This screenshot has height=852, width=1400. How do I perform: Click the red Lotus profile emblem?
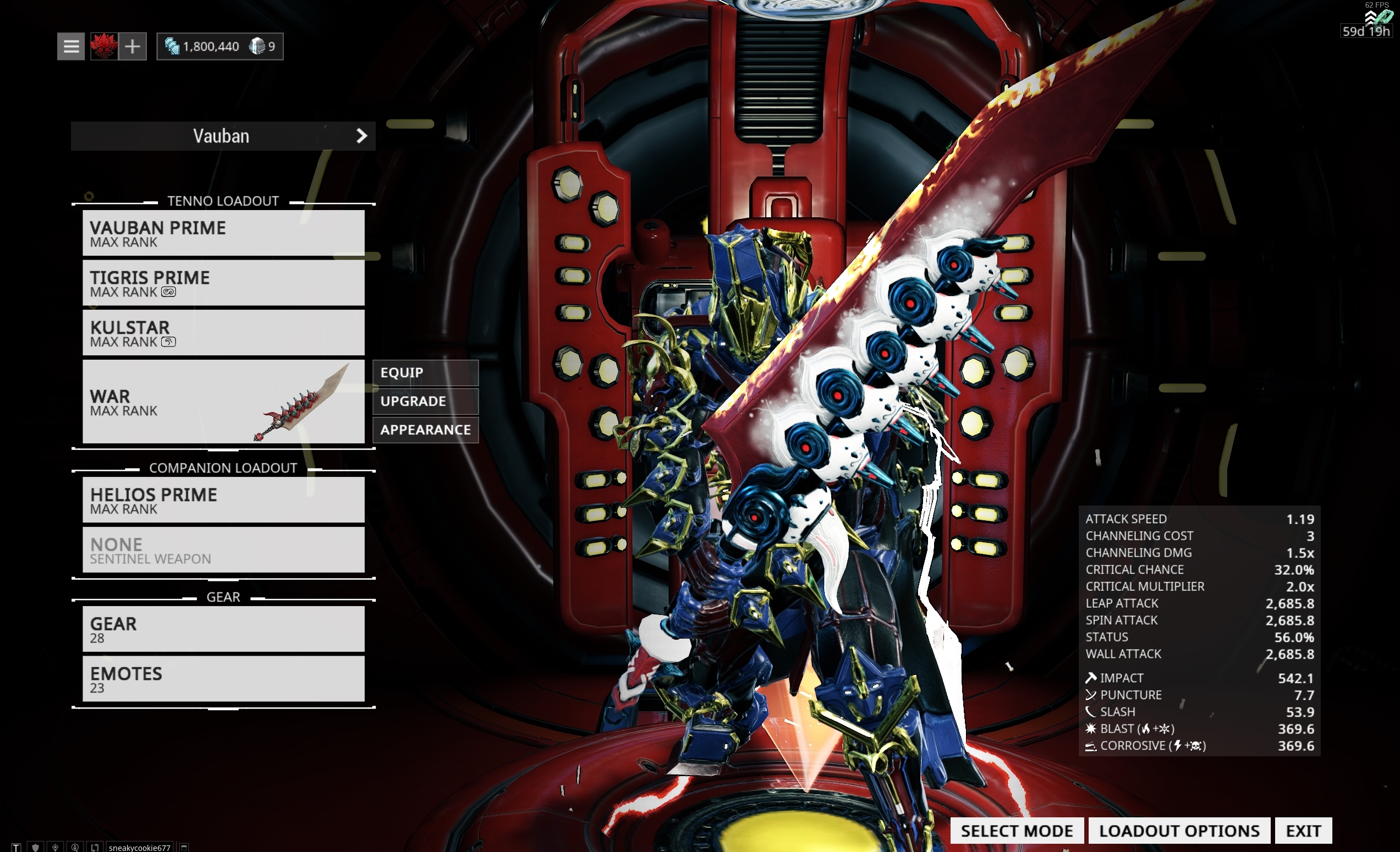tap(103, 46)
